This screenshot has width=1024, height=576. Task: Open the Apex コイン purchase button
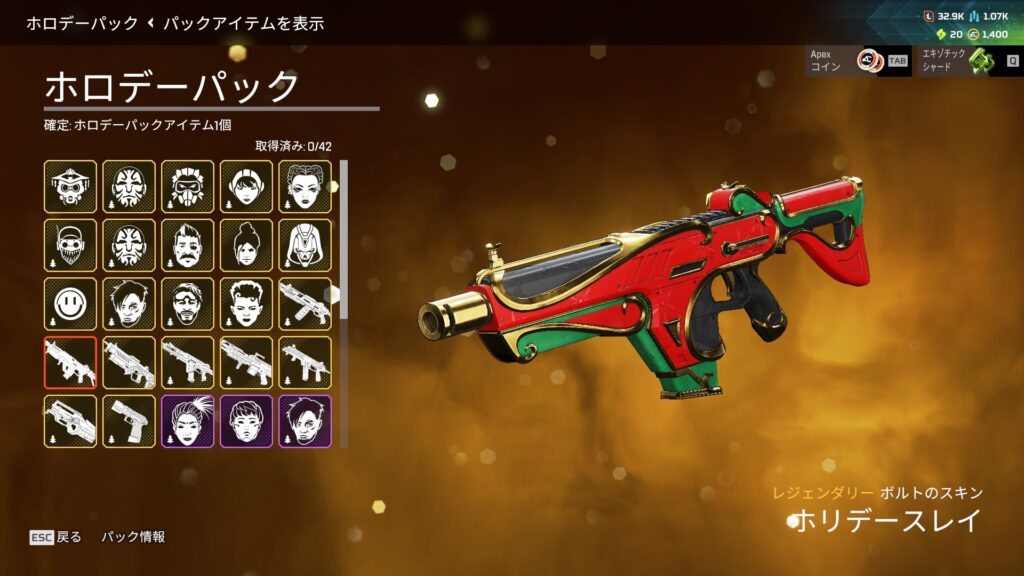[x=858, y=61]
